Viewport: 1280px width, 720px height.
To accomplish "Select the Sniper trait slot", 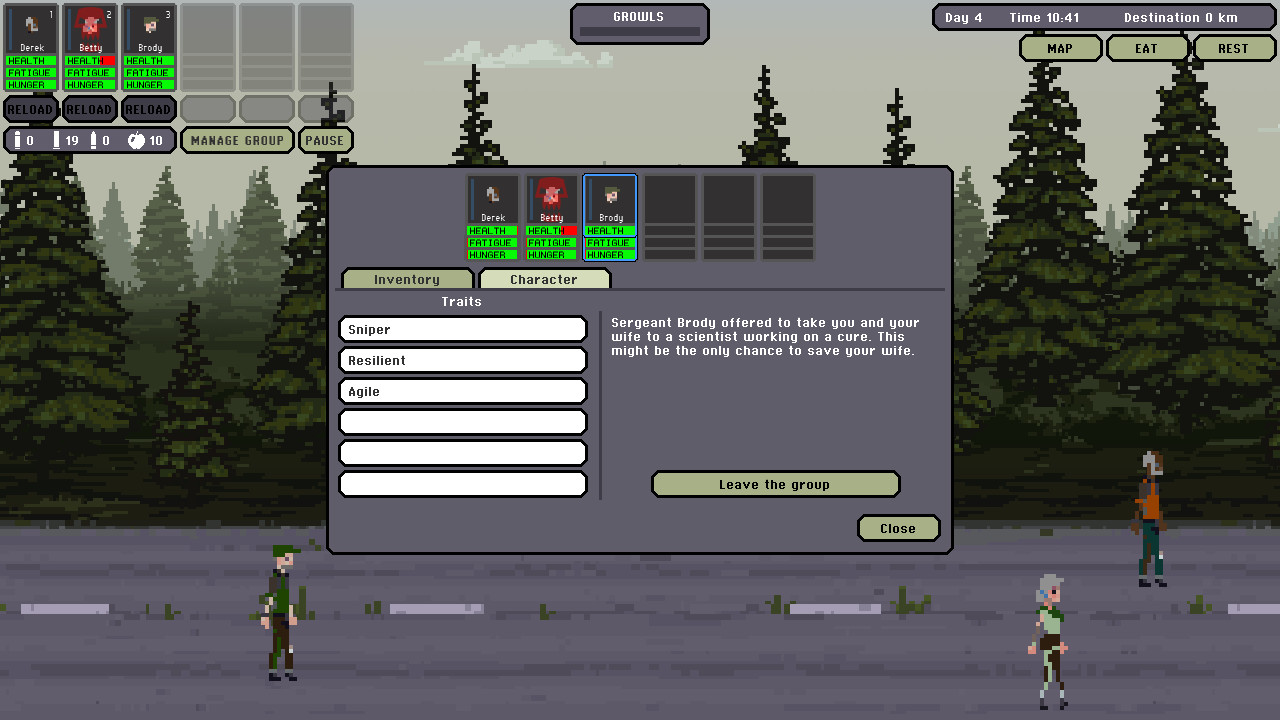I will click(x=462, y=329).
